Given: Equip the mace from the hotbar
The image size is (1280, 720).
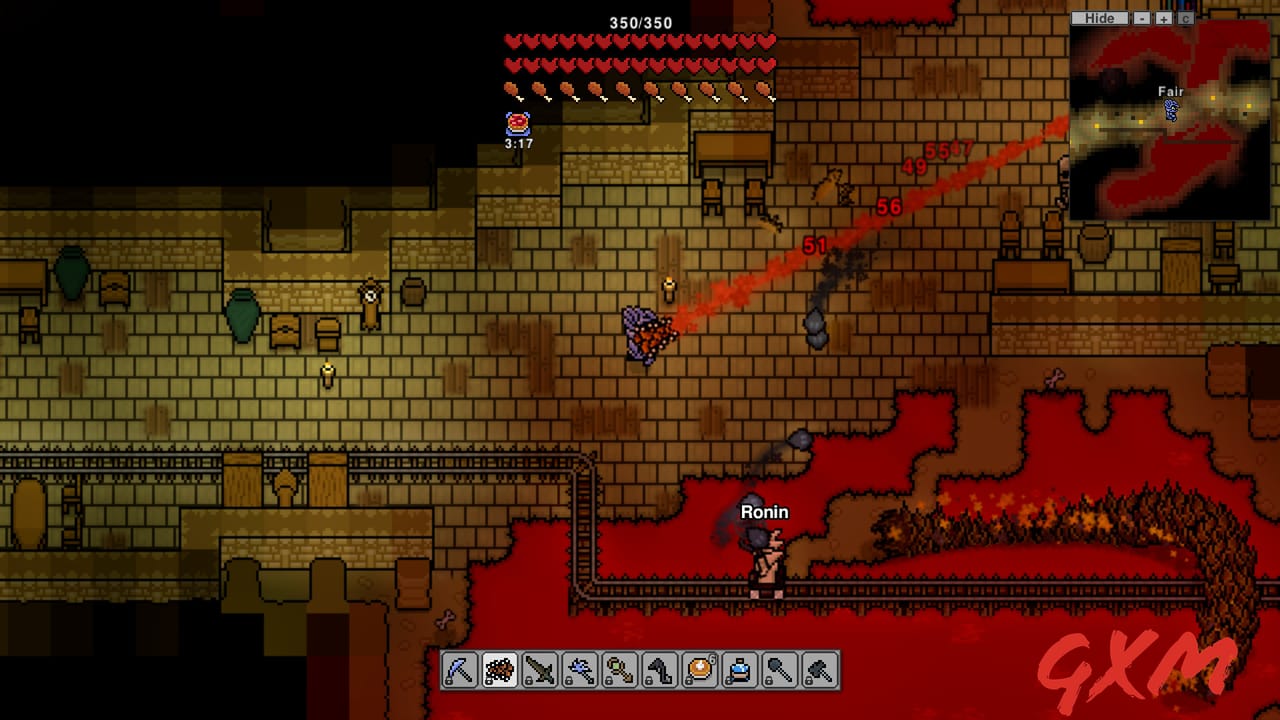Looking at the screenshot, I should (779, 669).
